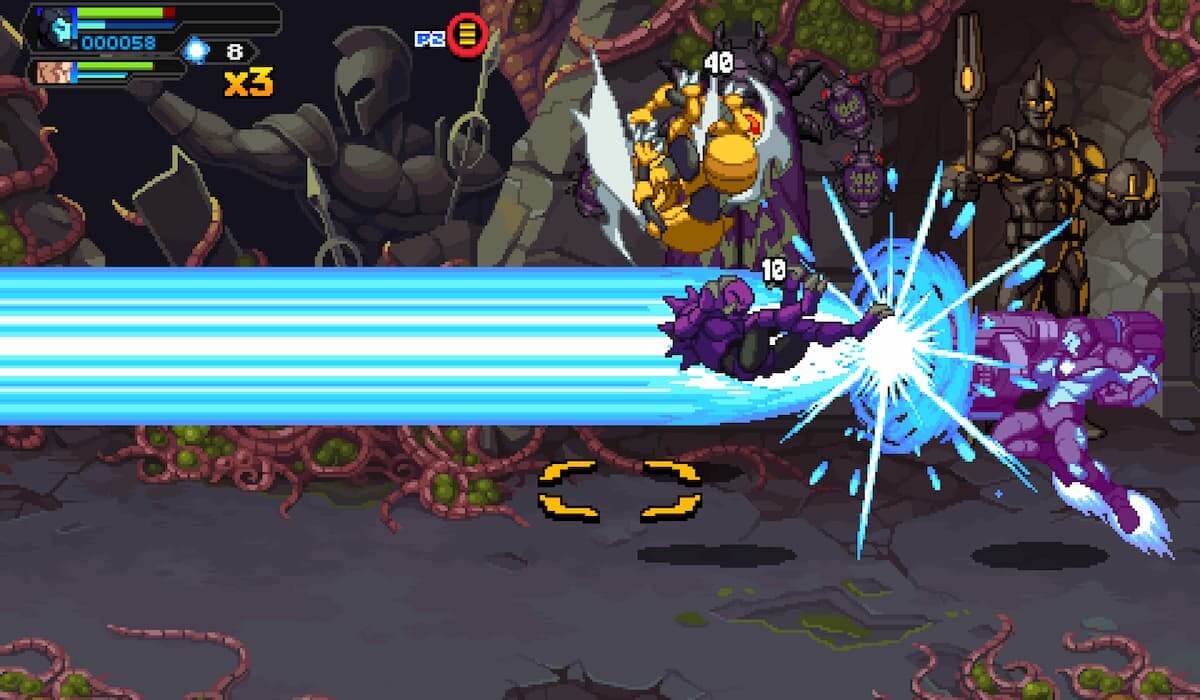Viewport: 1200px width, 700px height.
Task: Click the blue energy orb icon
Action: click(x=195, y=50)
